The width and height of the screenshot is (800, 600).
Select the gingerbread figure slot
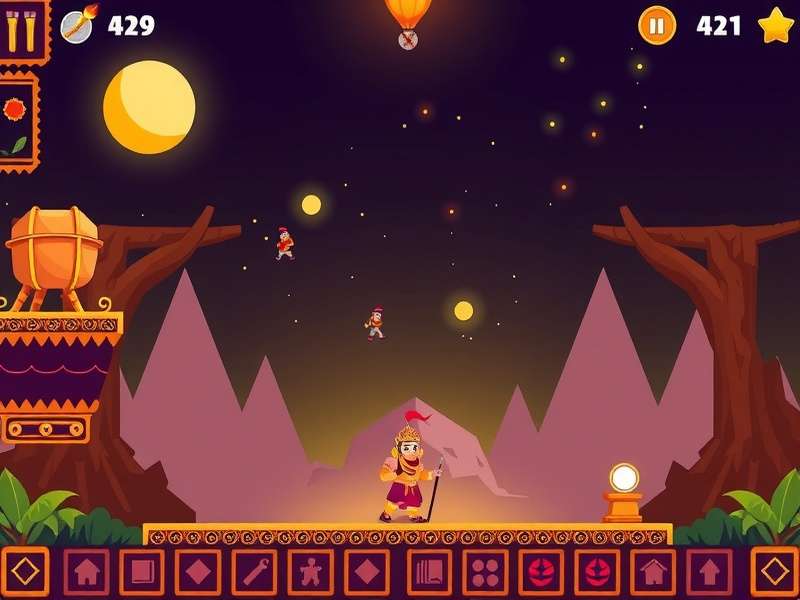[x=311, y=572]
